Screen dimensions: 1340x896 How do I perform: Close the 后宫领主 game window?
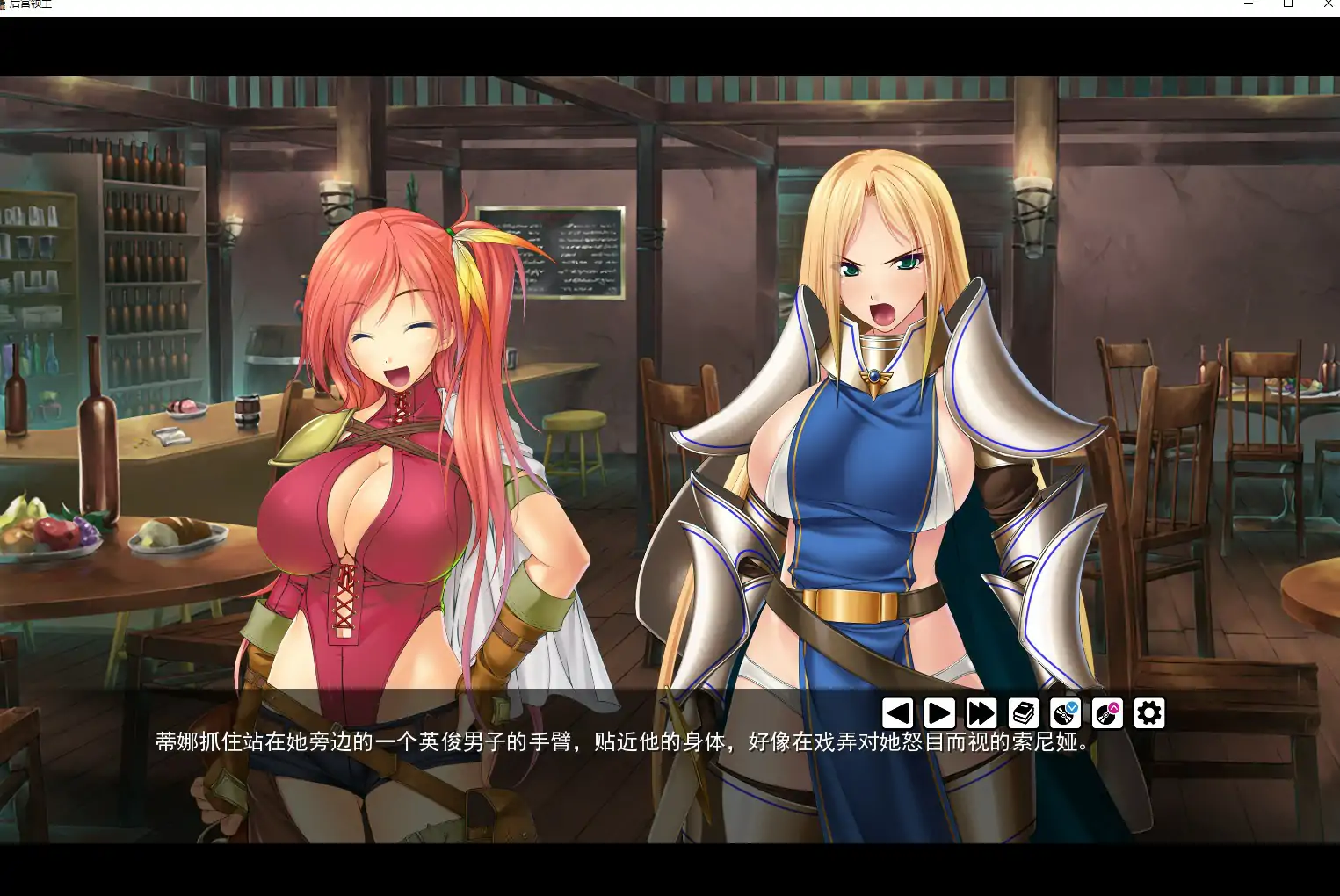point(1329,4)
